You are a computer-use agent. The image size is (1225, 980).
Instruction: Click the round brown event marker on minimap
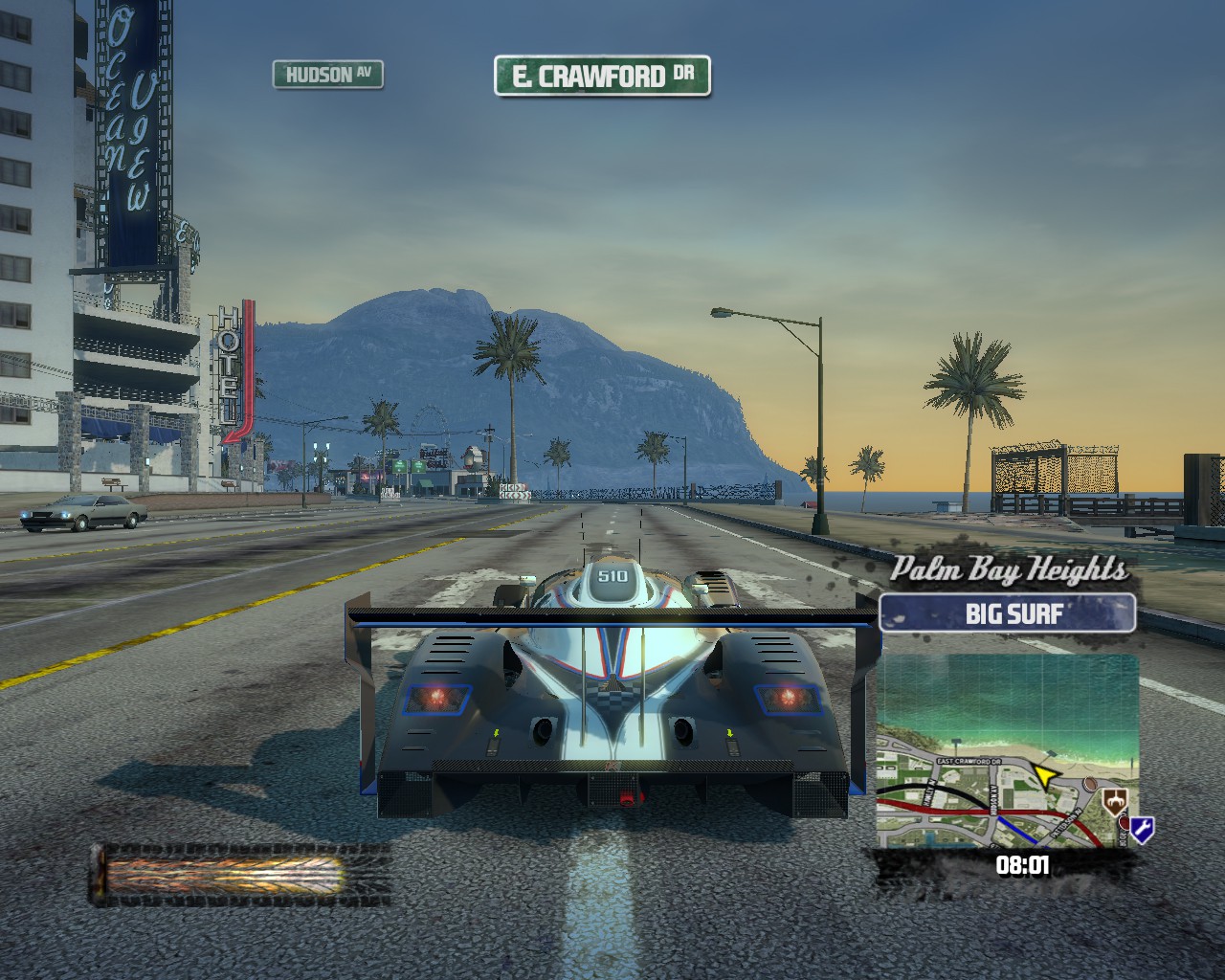tap(1090, 785)
